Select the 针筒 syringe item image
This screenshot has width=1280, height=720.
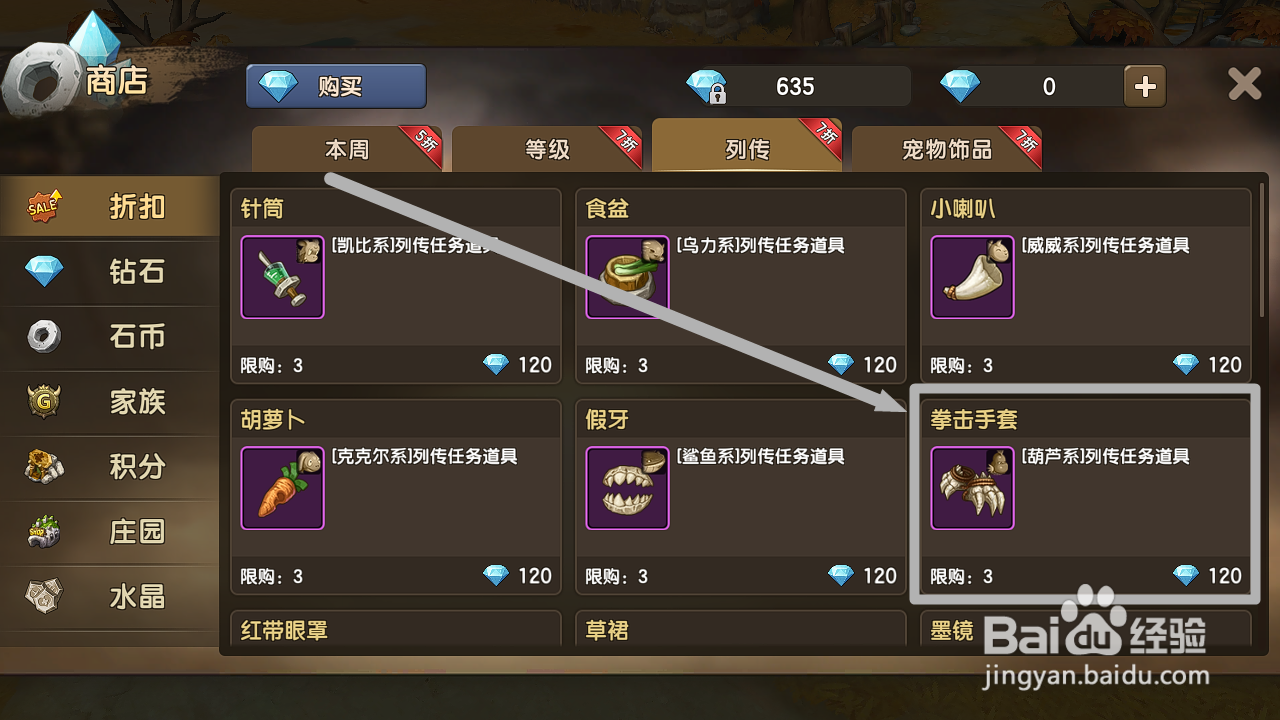[x=282, y=277]
